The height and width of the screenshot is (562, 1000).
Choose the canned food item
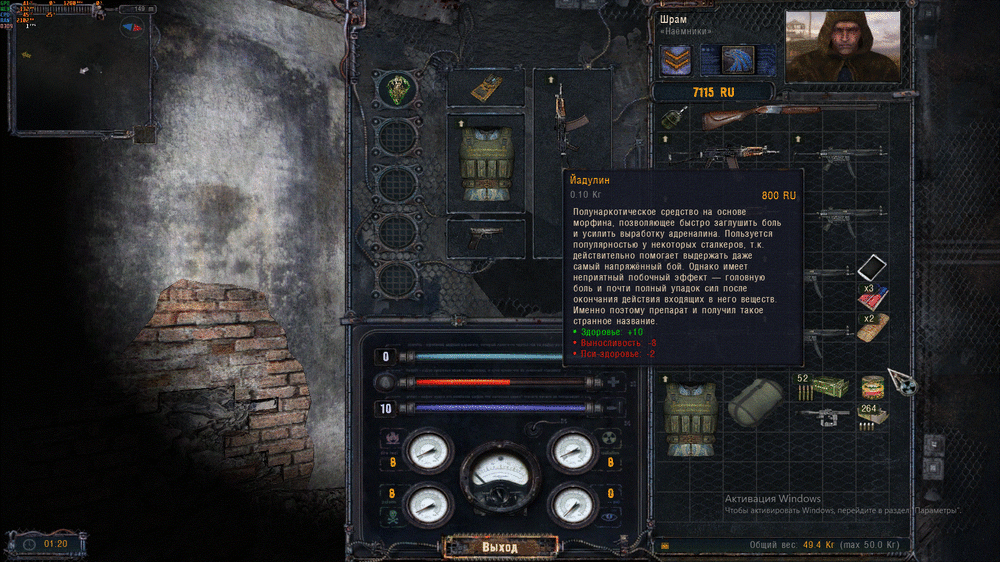click(872, 386)
